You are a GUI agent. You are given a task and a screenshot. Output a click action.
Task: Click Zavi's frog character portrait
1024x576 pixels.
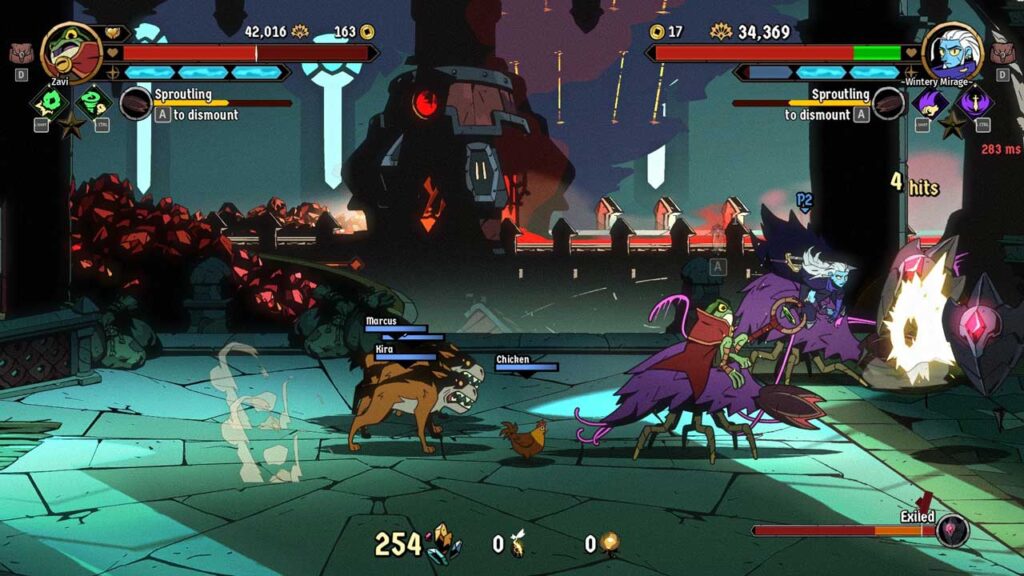coord(71,51)
